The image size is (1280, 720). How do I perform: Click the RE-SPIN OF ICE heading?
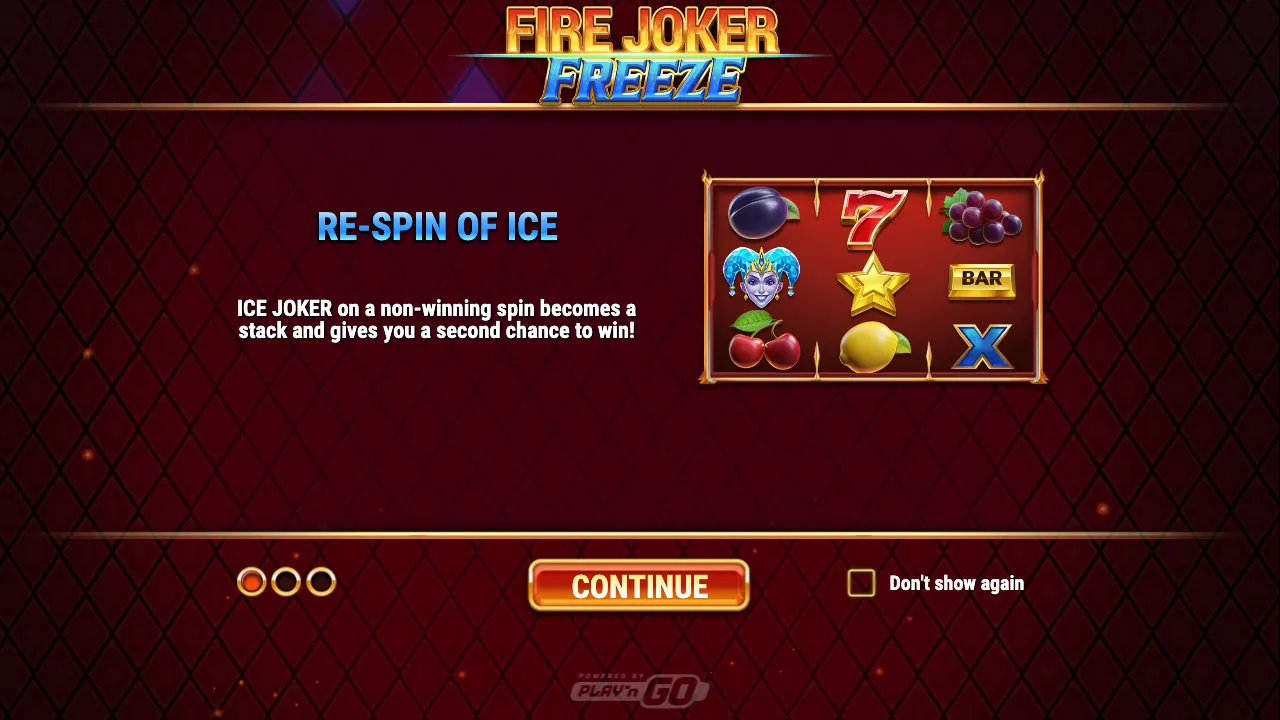pos(437,227)
